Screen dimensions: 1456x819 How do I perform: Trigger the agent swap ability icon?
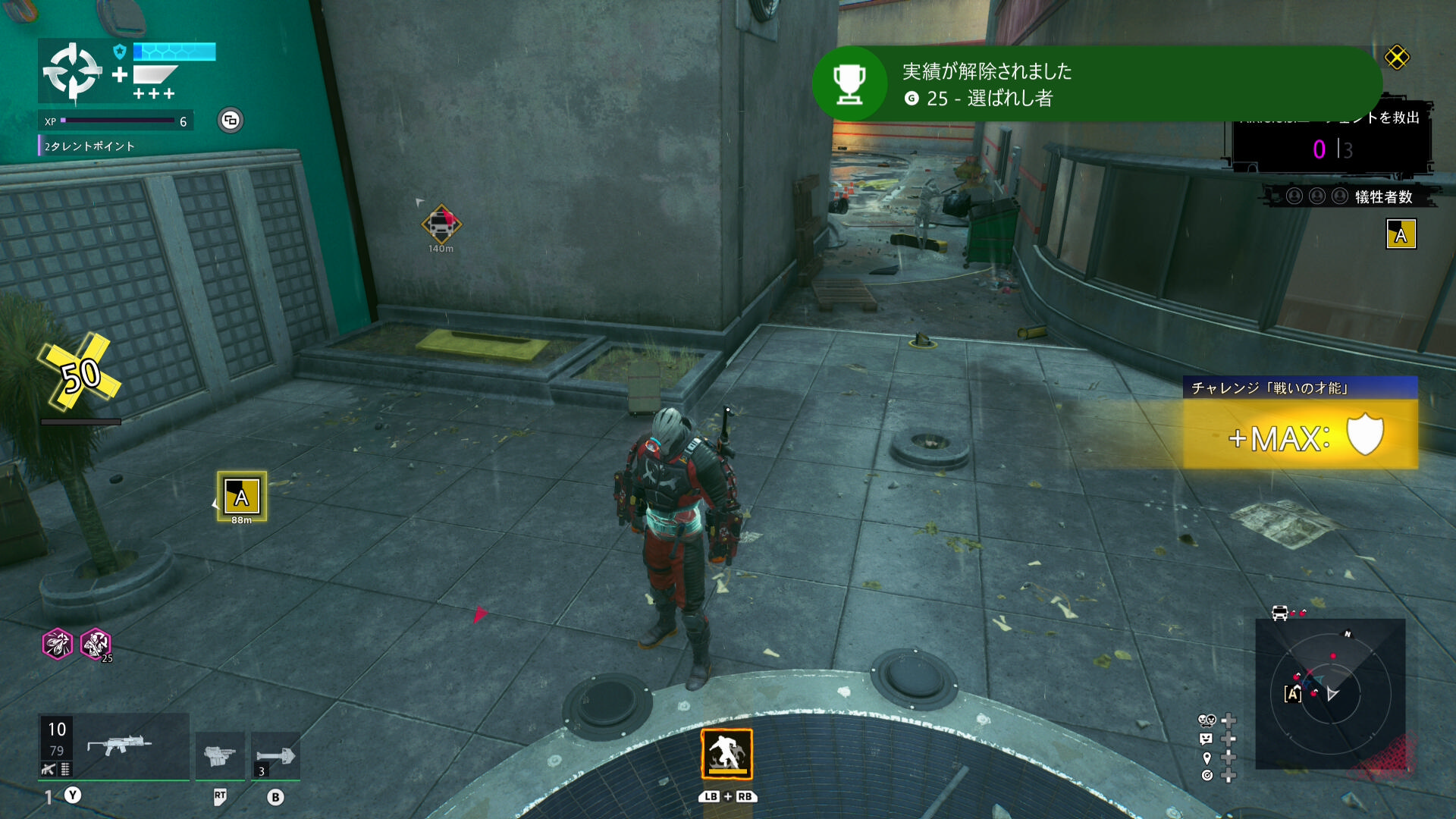click(x=726, y=754)
